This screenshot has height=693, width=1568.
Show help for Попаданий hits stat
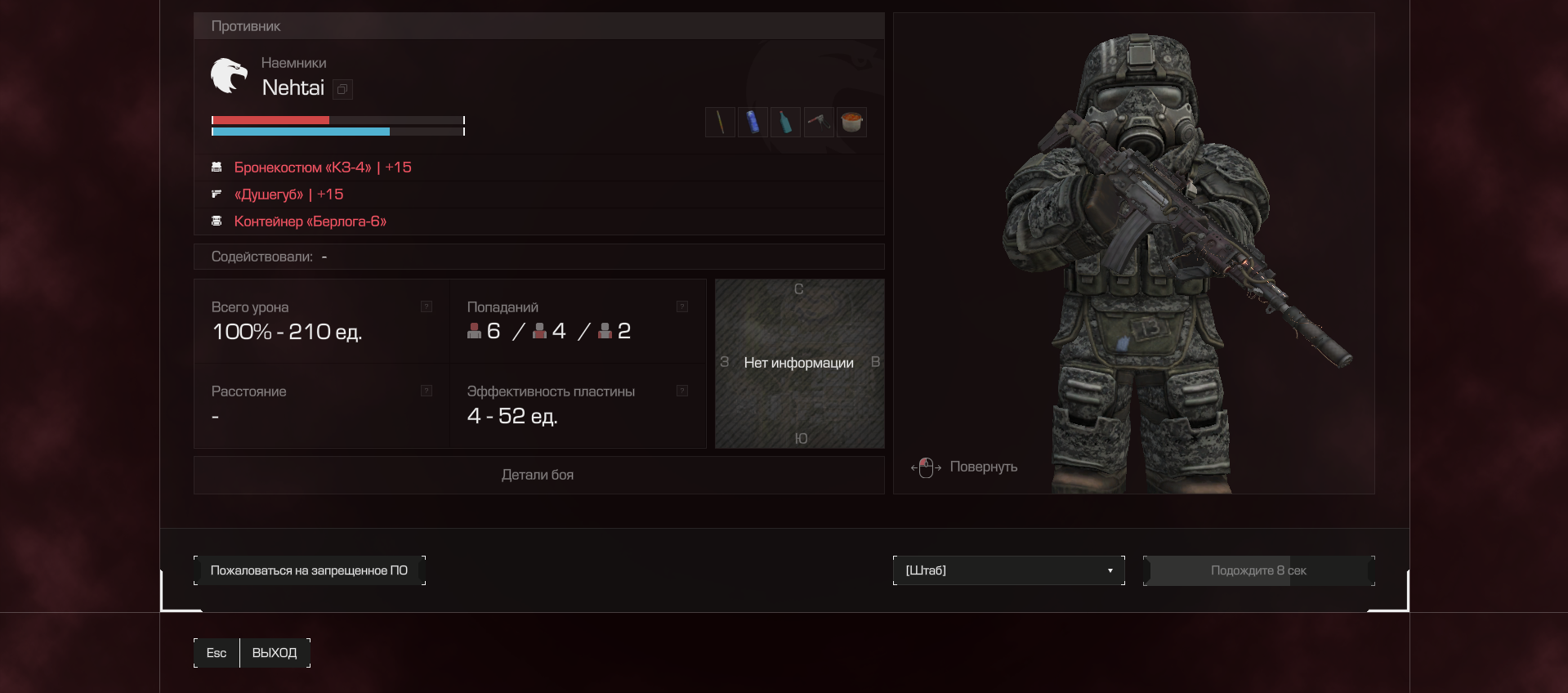coord(682,306)
